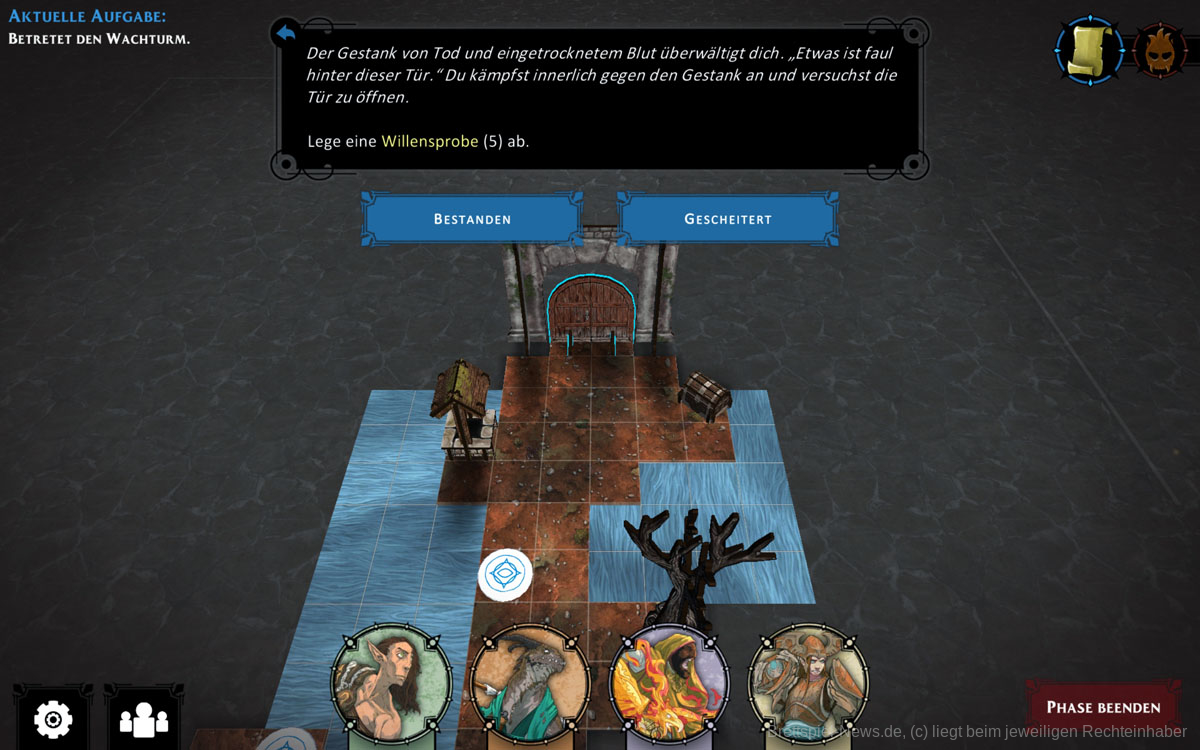1200x750 pixels.
Task: Select the armored warrior hero portrait
Action: coord(808,685)
